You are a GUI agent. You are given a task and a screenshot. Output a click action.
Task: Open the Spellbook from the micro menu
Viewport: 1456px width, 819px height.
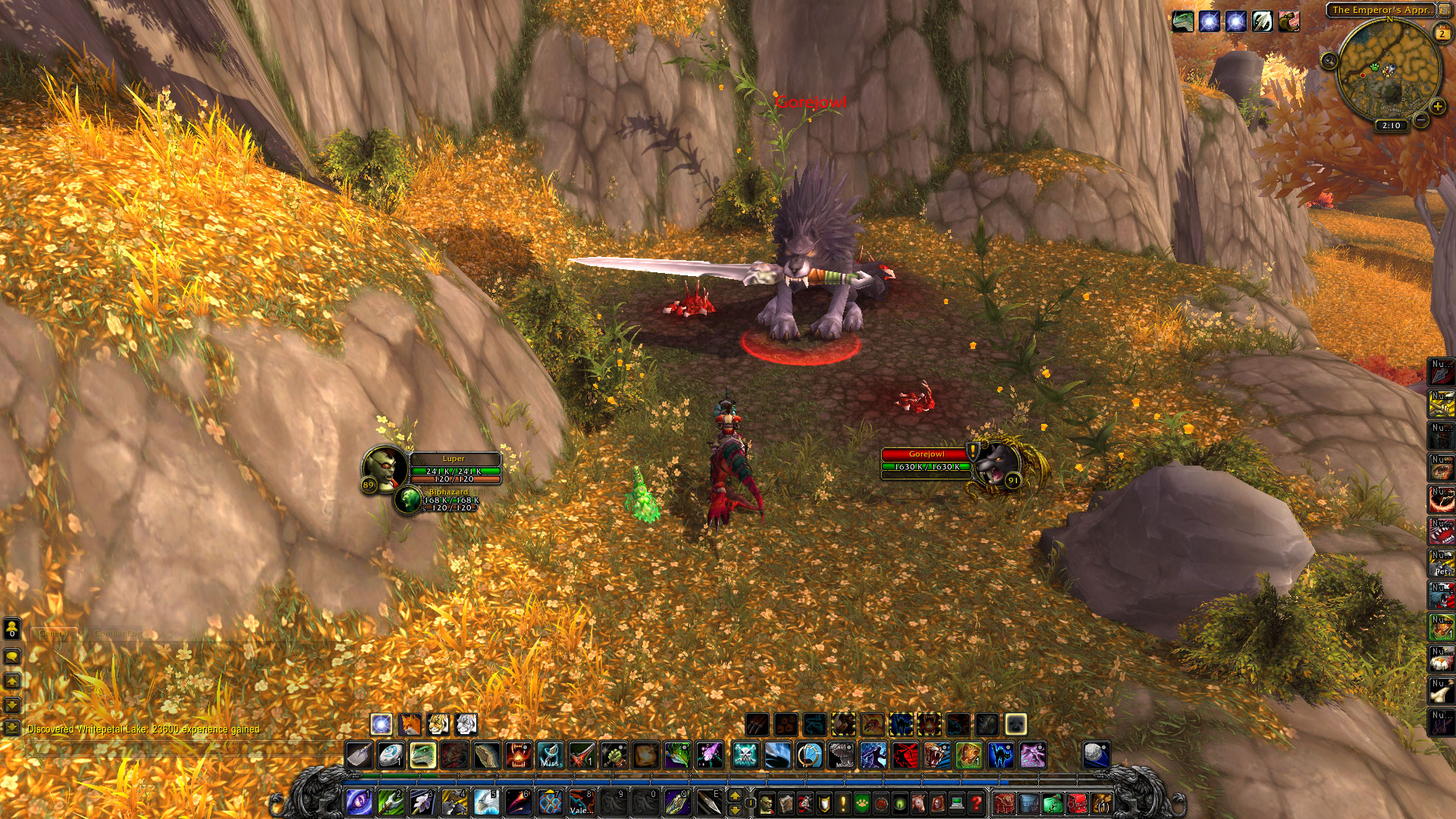[x=786, y=802]
